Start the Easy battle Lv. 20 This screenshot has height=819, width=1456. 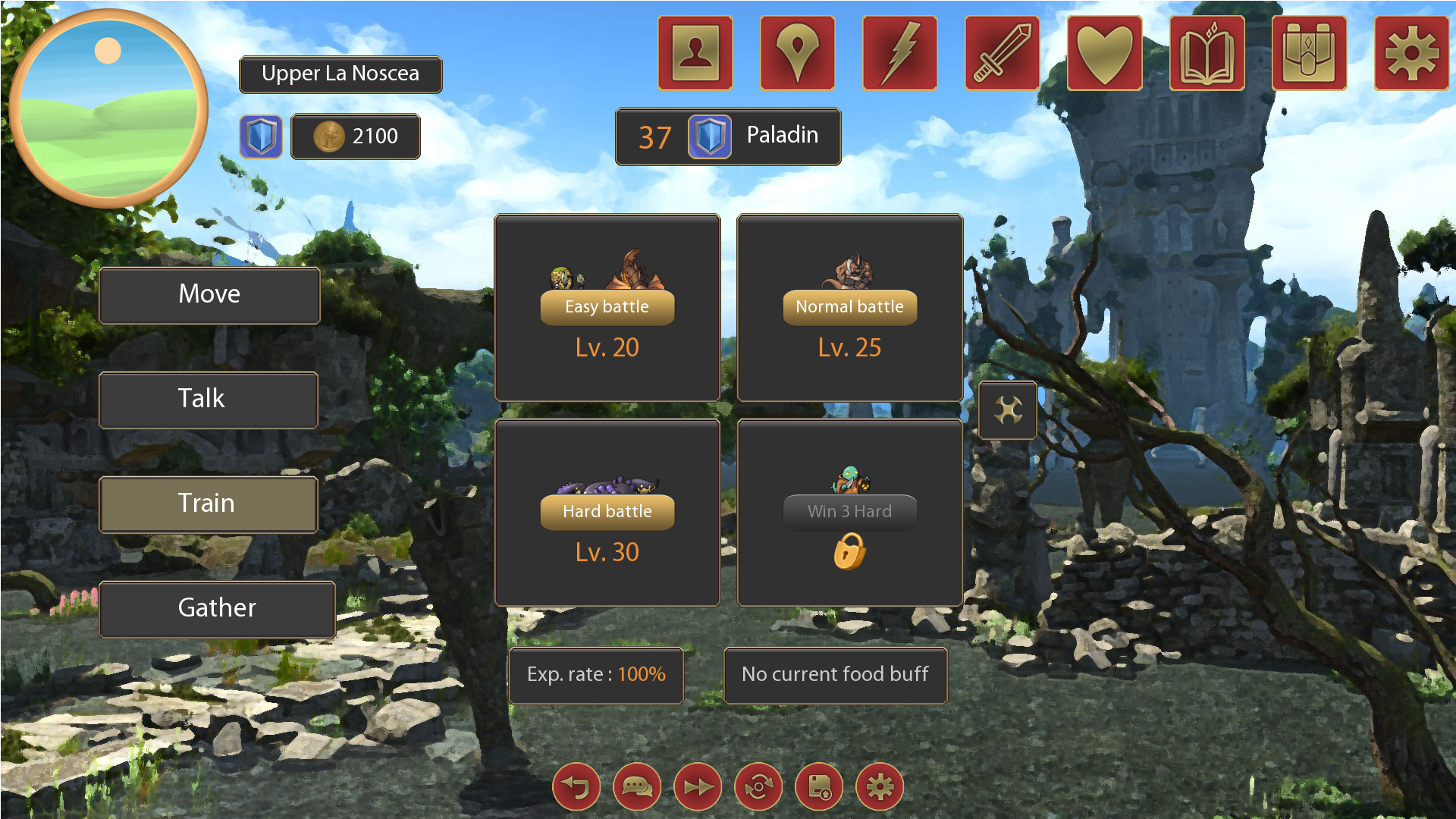607,307
